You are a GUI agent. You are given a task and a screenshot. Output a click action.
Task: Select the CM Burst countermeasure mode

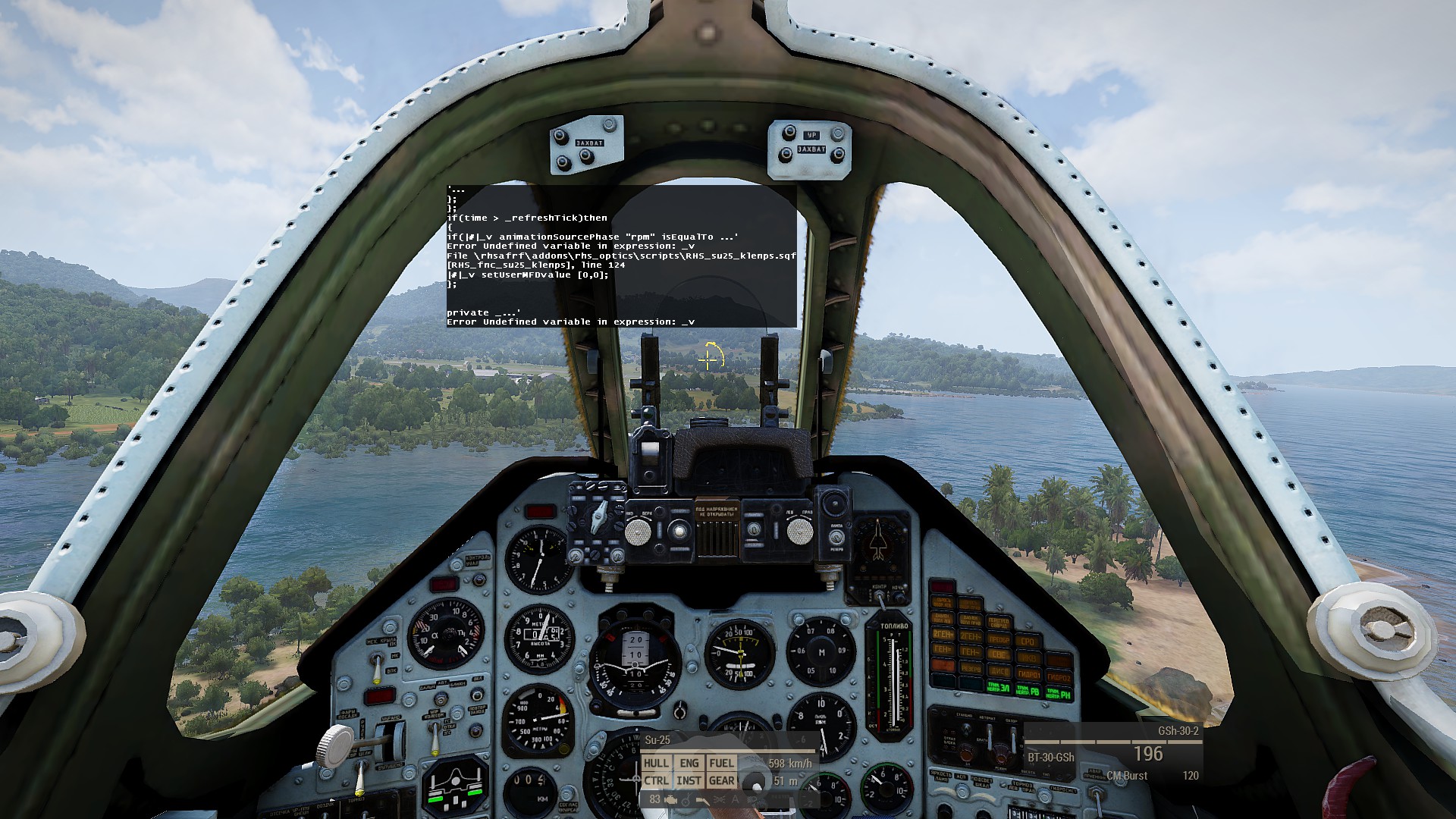[x=1127, y=776]
